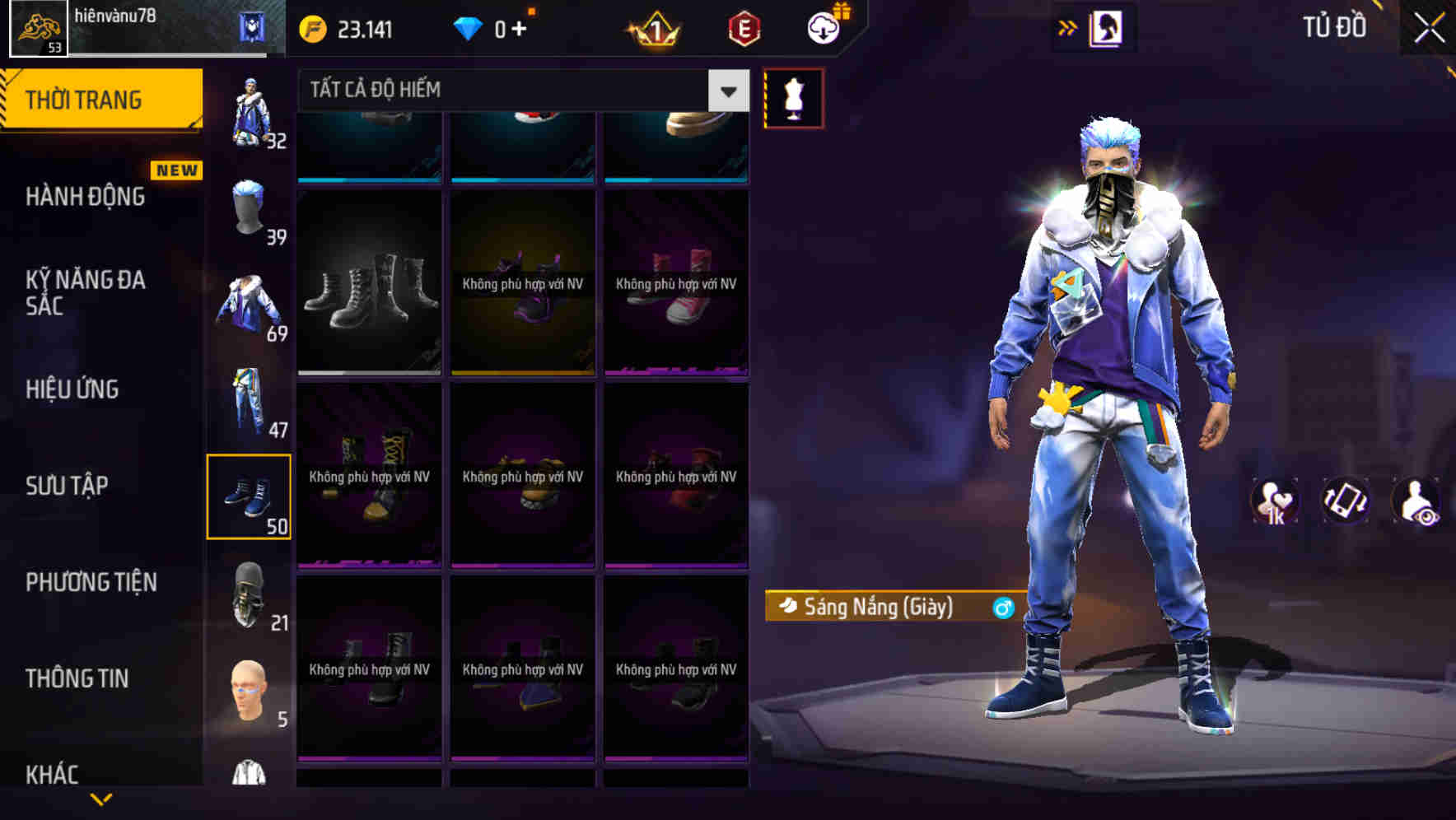Collapse the preview panel with the double arrows
1456x820 pixels.
point(1066,26)
